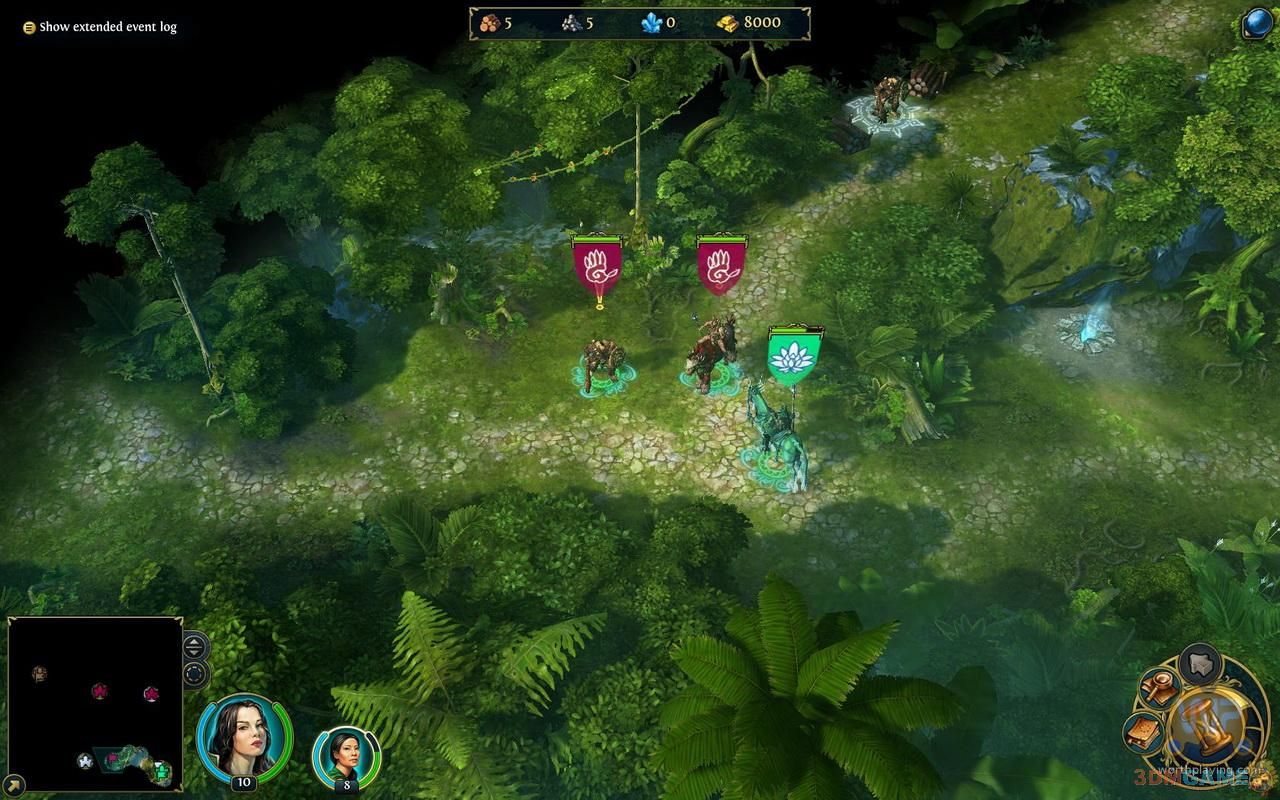Click the magnifying glass over parchment icon
The image size is (1280, 800).
[x=1161, y=689]
